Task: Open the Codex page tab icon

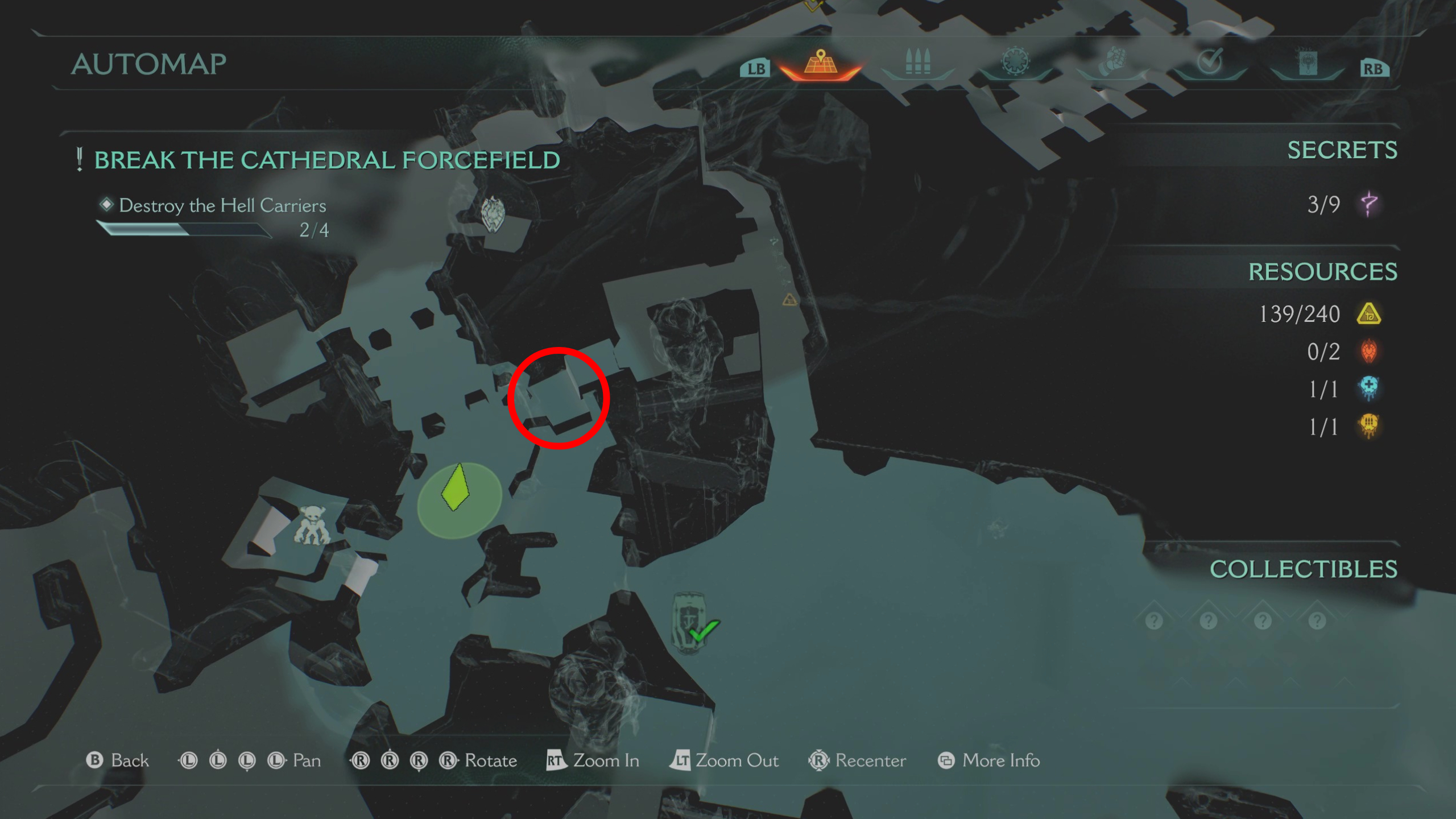Action: [x=1308, y=63]
